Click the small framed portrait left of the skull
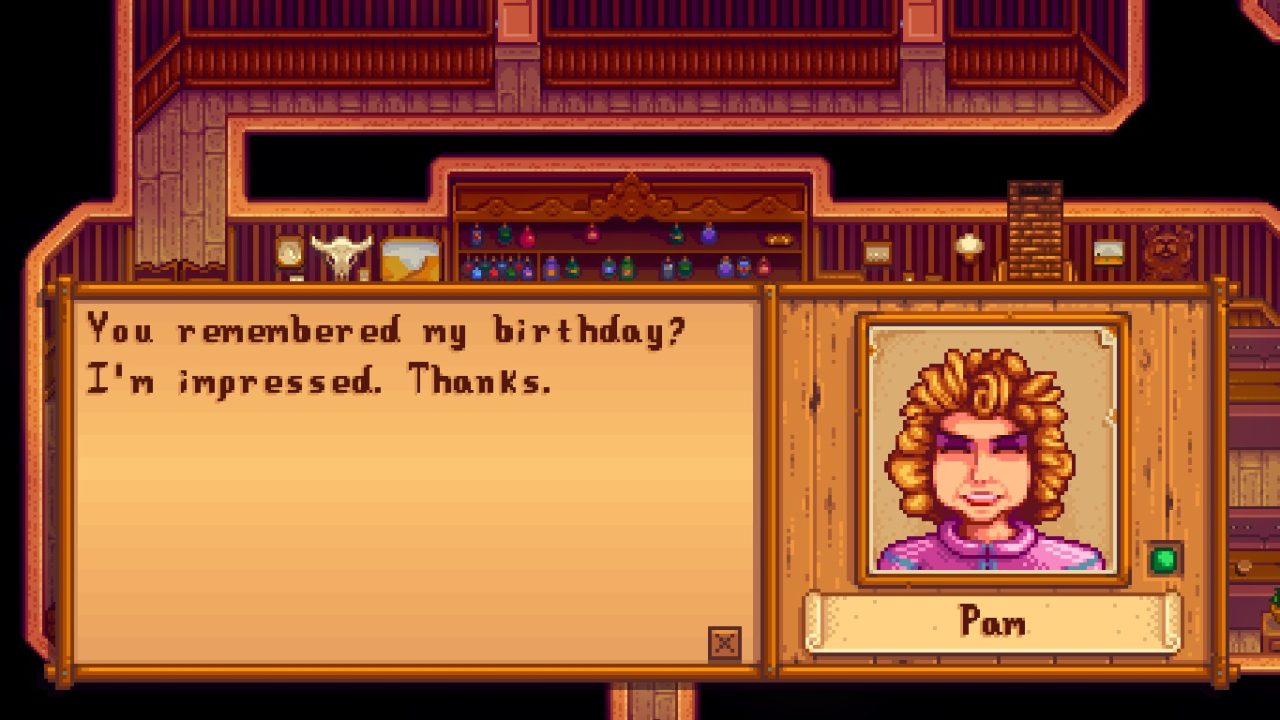Screen dimensions: 1280x720 coord(289,252)
